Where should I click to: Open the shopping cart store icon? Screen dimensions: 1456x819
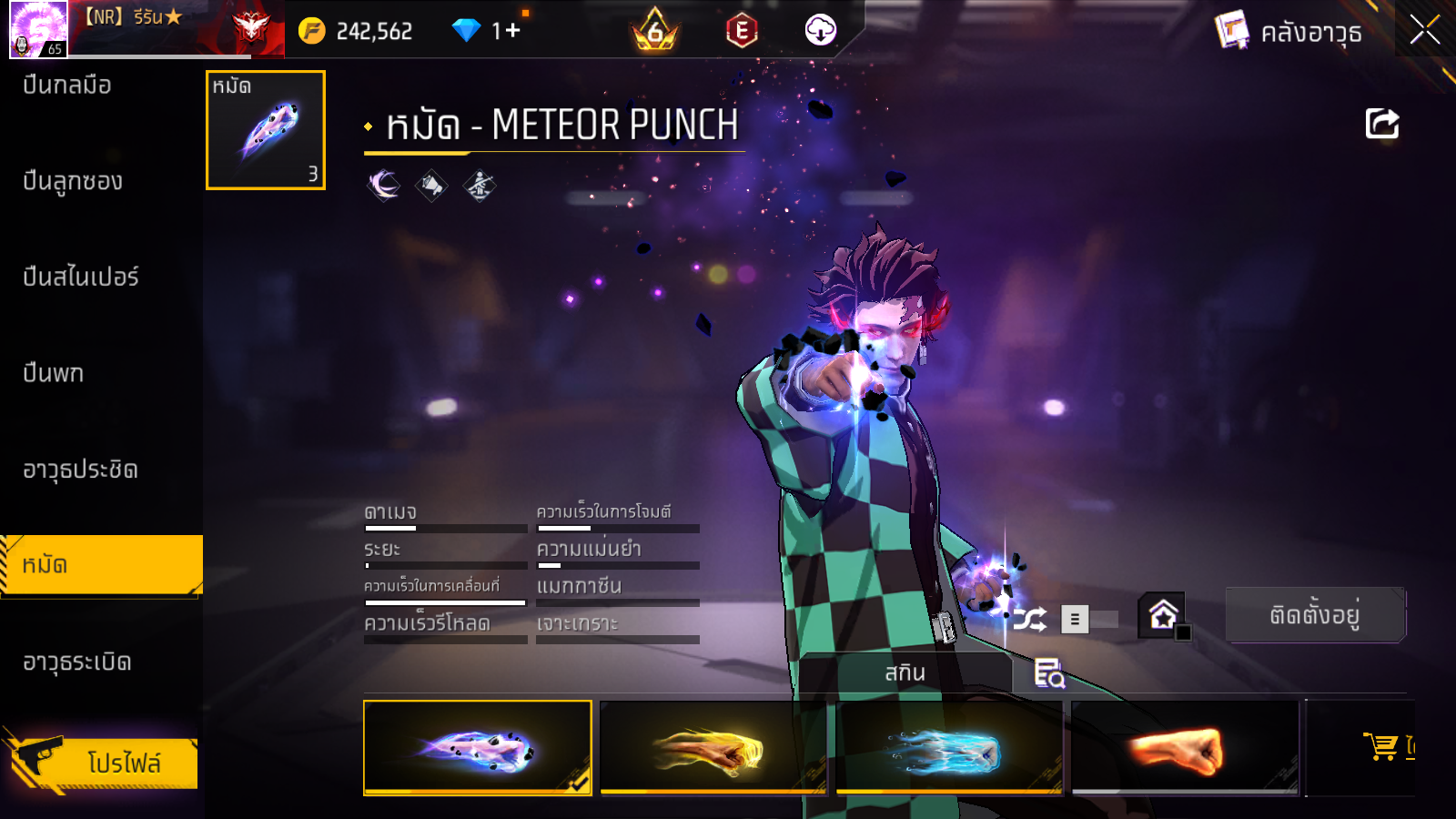click(x=1382, y=746)
